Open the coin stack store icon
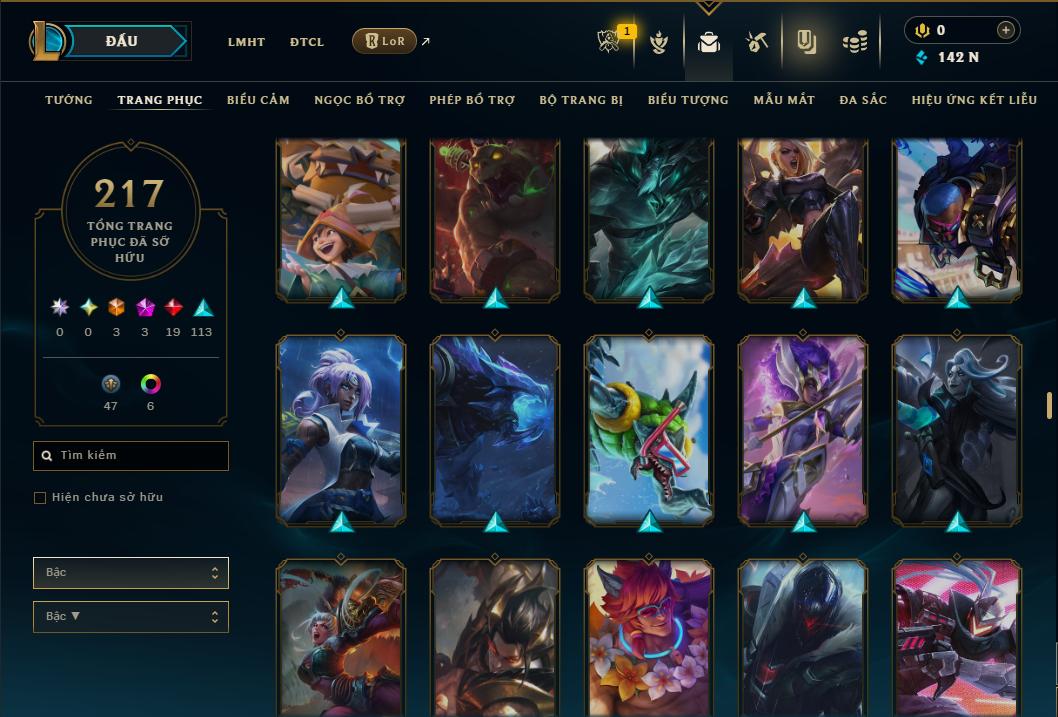The image size is (1058, 717). pos(854,42)
